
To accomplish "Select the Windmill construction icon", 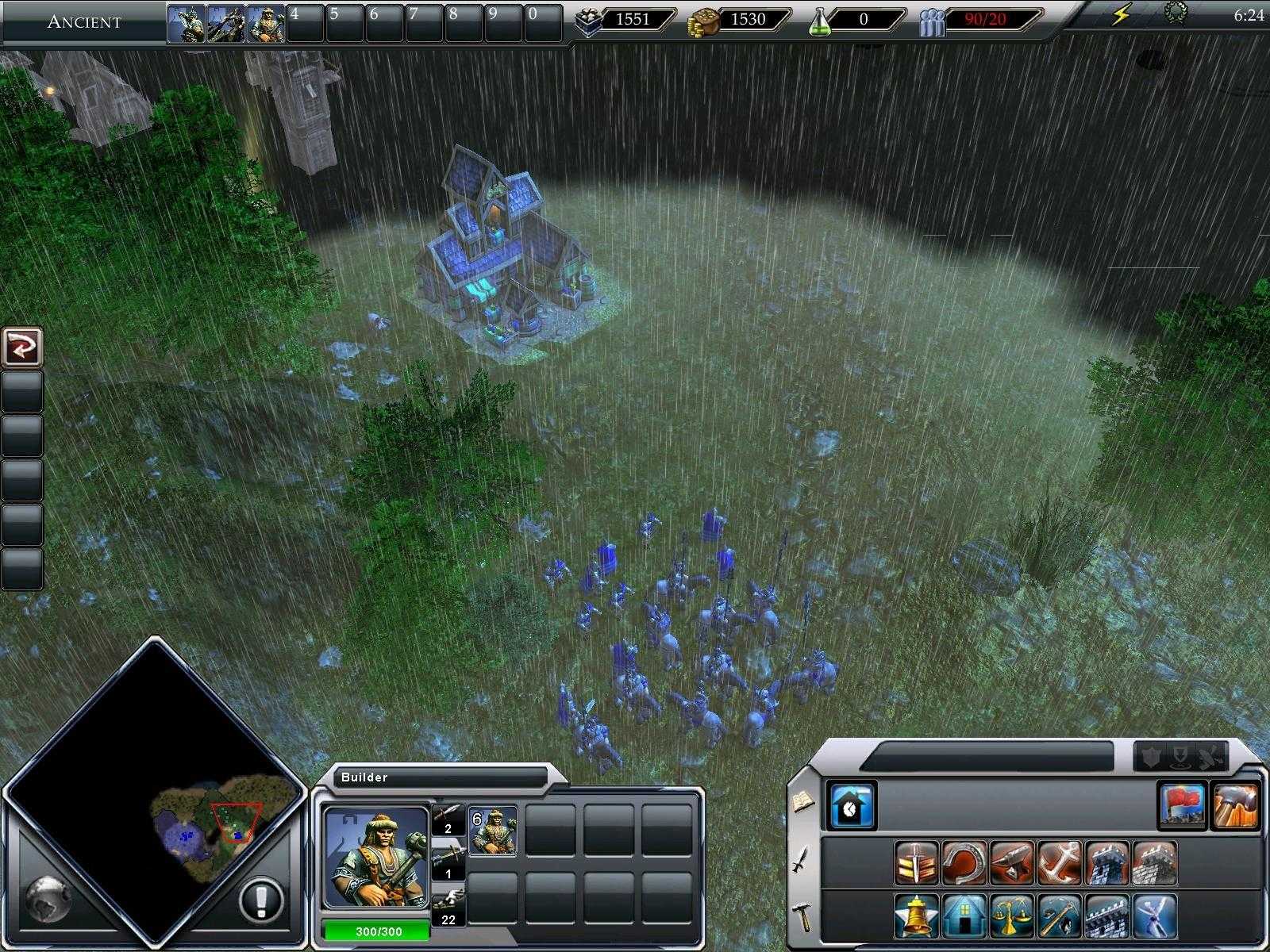I will pyautogui.click(x=1154, y=916).
